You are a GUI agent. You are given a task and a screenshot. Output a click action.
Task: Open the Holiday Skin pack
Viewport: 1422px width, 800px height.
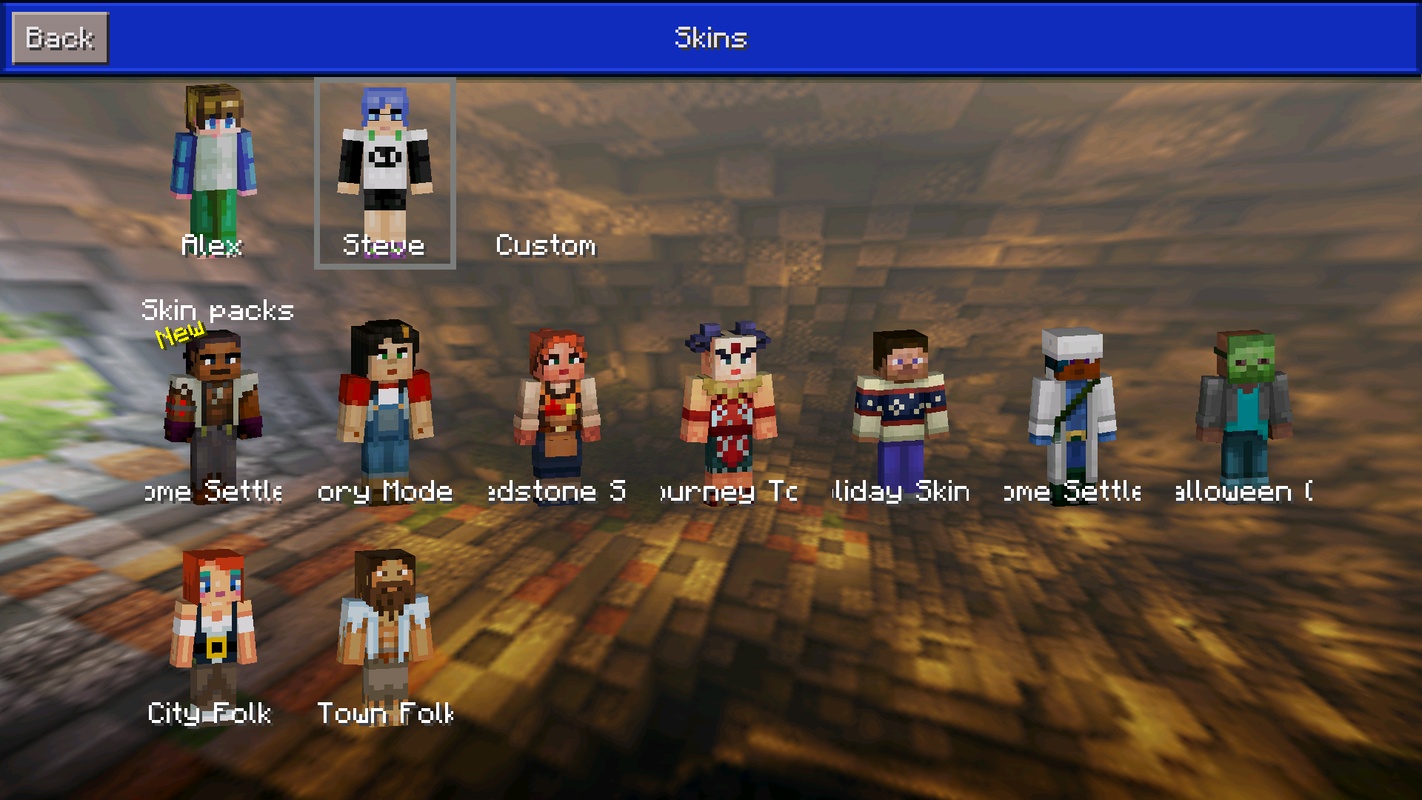(900, 415)
